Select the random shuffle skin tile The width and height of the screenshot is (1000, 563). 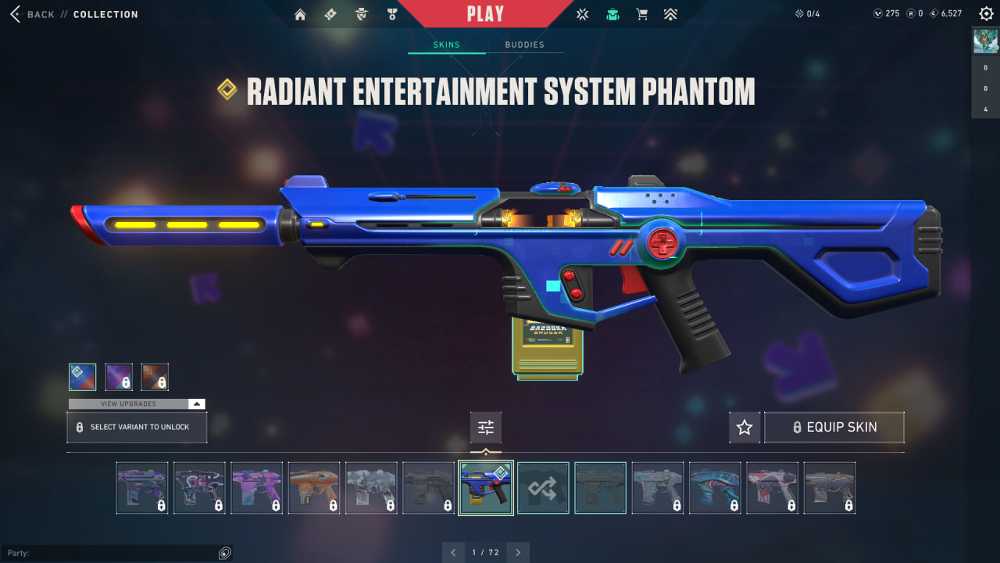pos(543,487)
